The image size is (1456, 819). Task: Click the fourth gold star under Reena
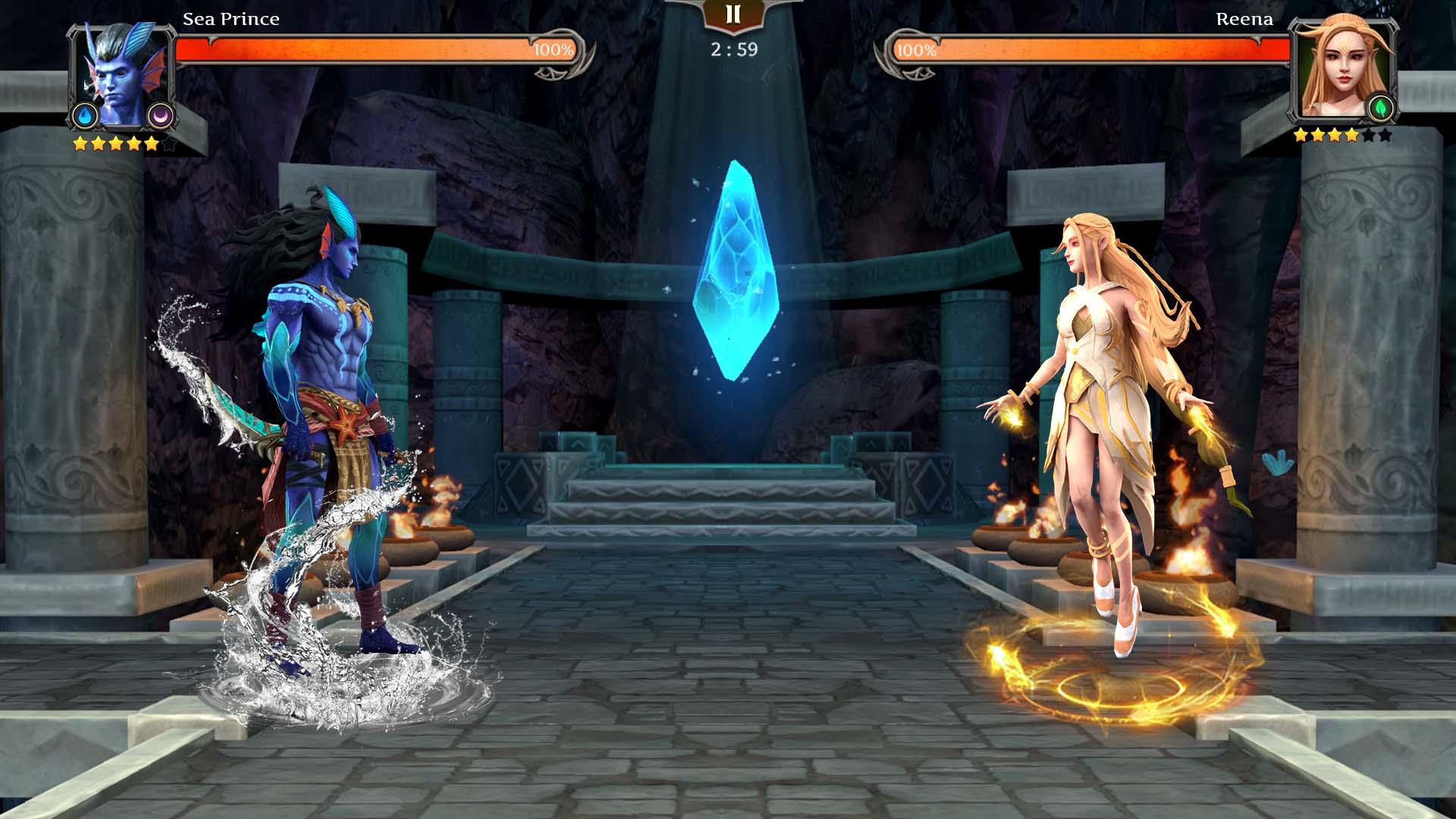pyautogui.click(x=1352, y=136)
